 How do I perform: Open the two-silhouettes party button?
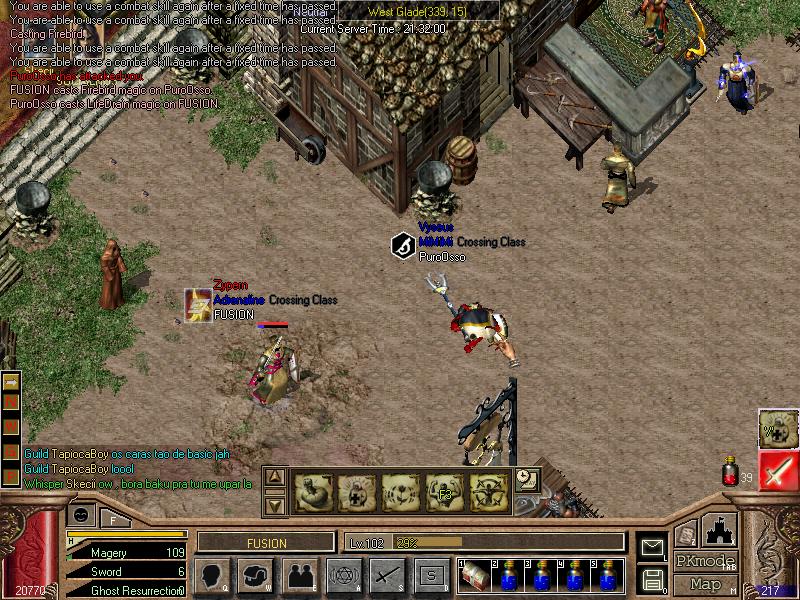coord(300,576)
